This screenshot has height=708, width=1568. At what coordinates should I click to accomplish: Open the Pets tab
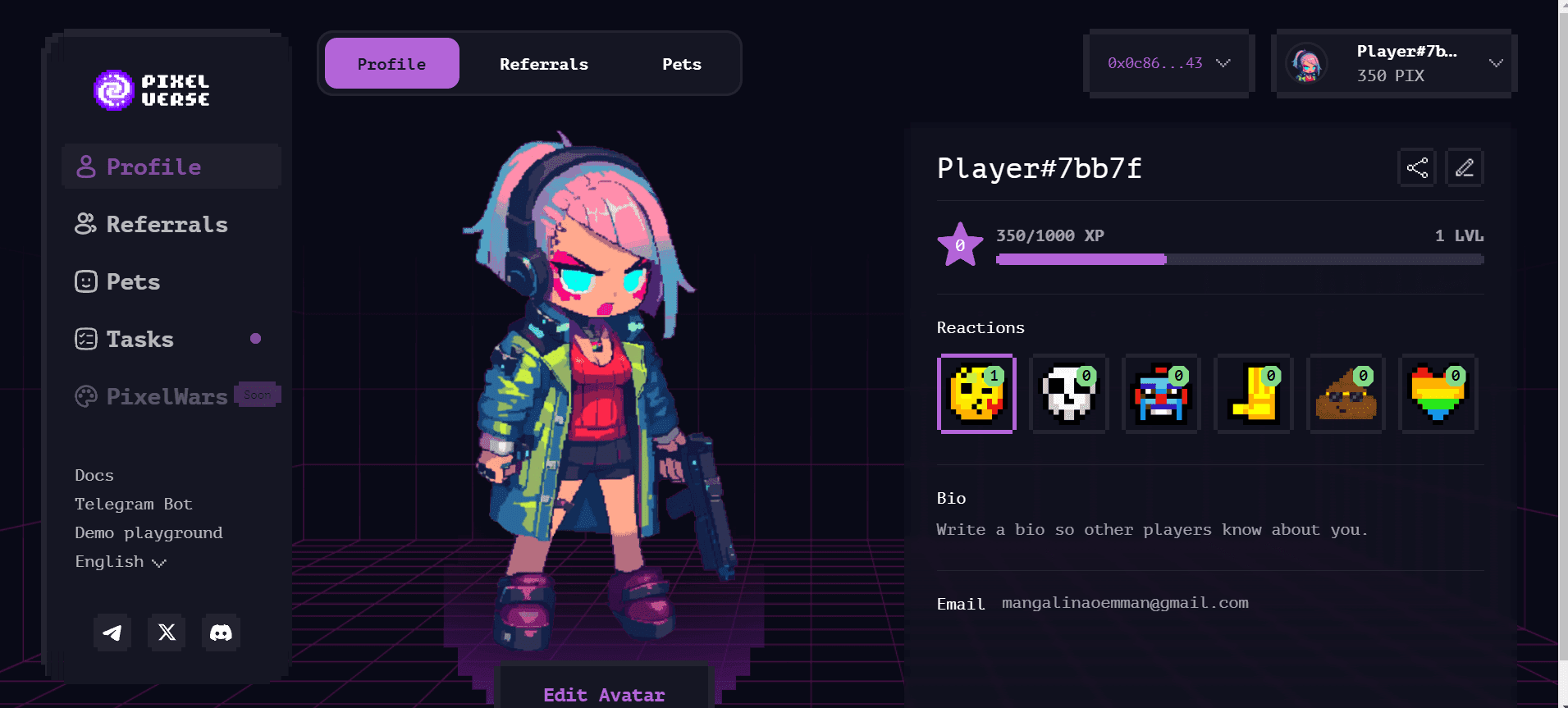(x=681, y=63)
